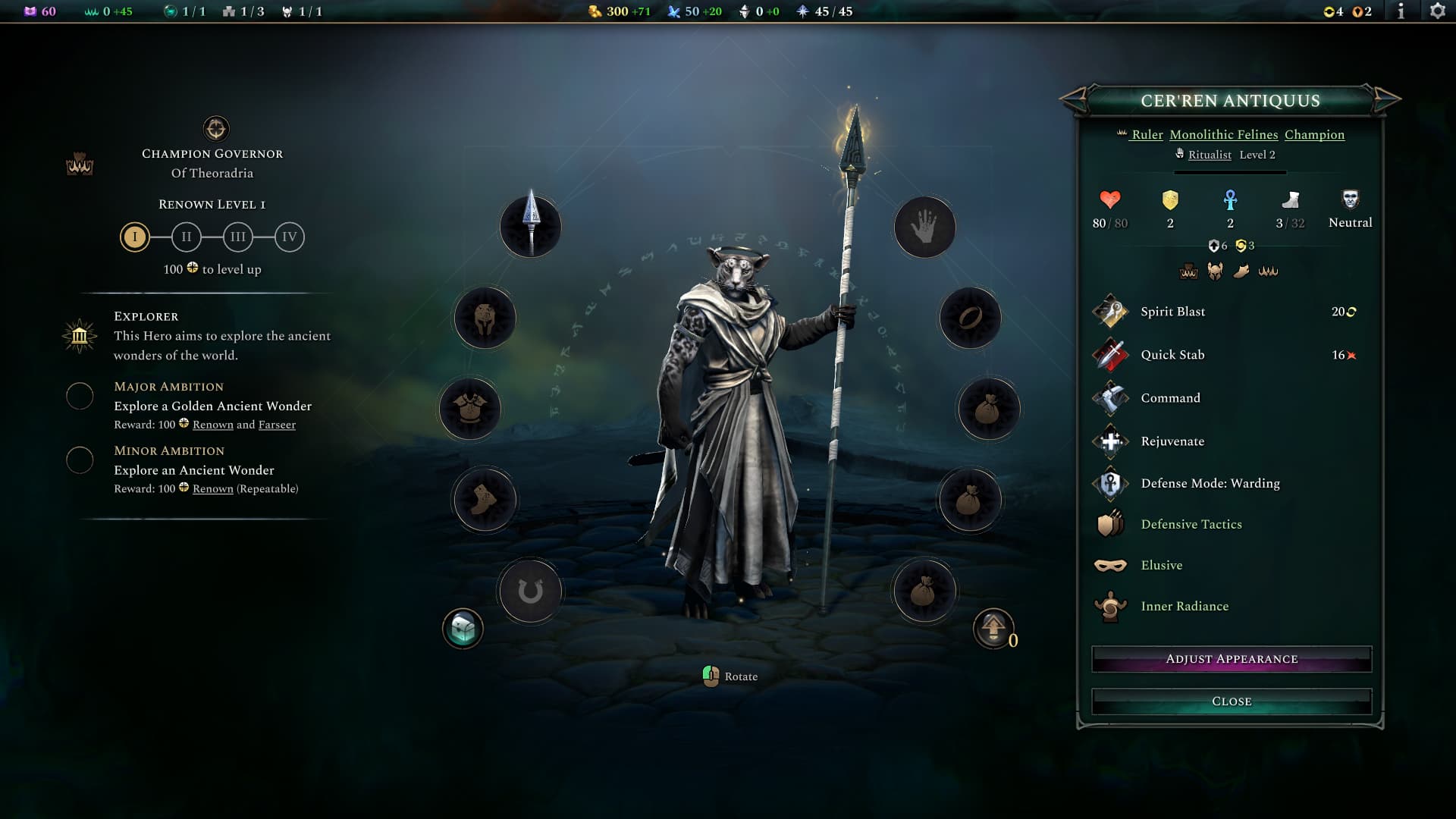Close the hero panel
The image size is (1456, 819).
[x=1231, y=701]
